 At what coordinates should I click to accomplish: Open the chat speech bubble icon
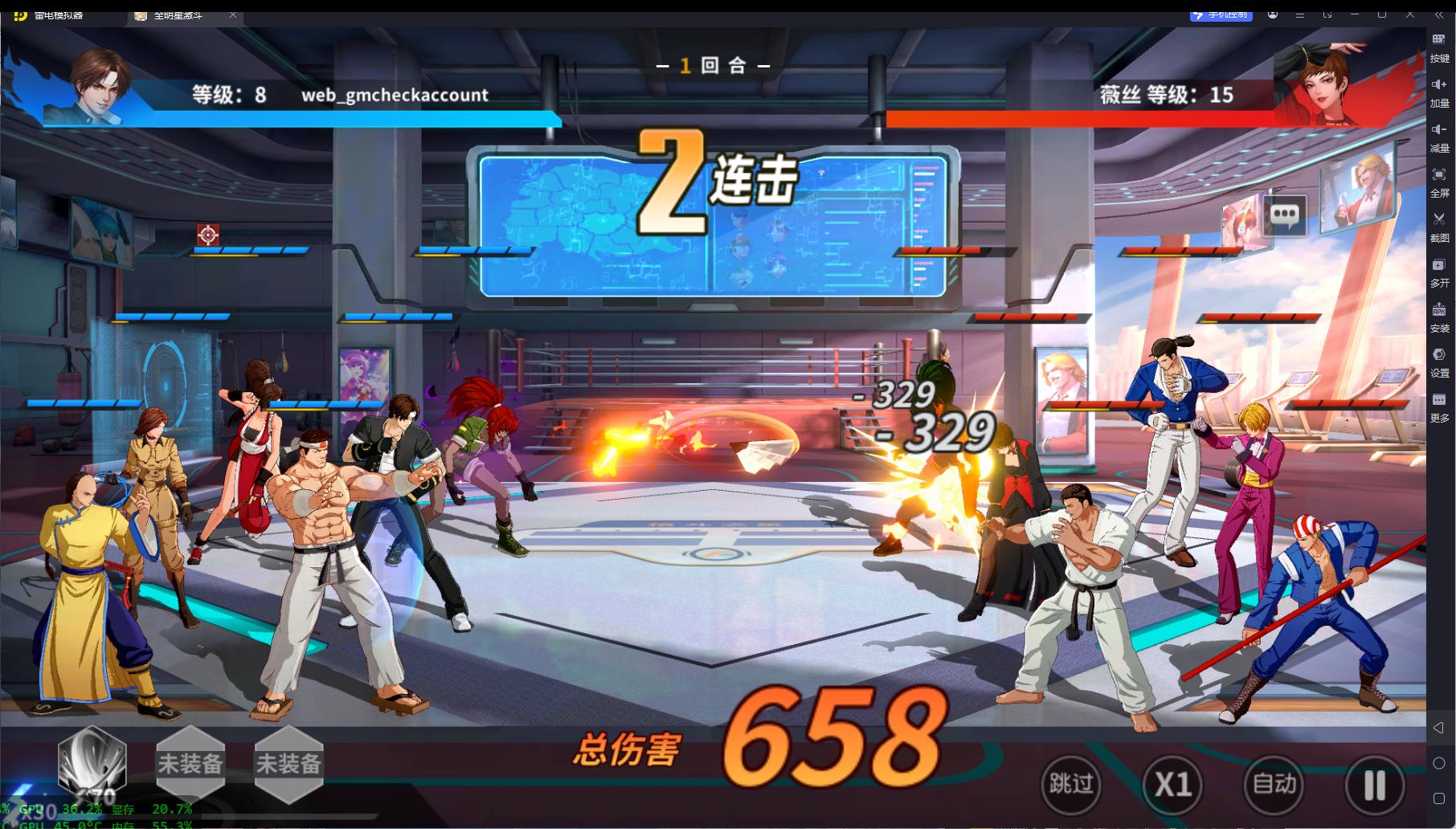(1284, 214)
